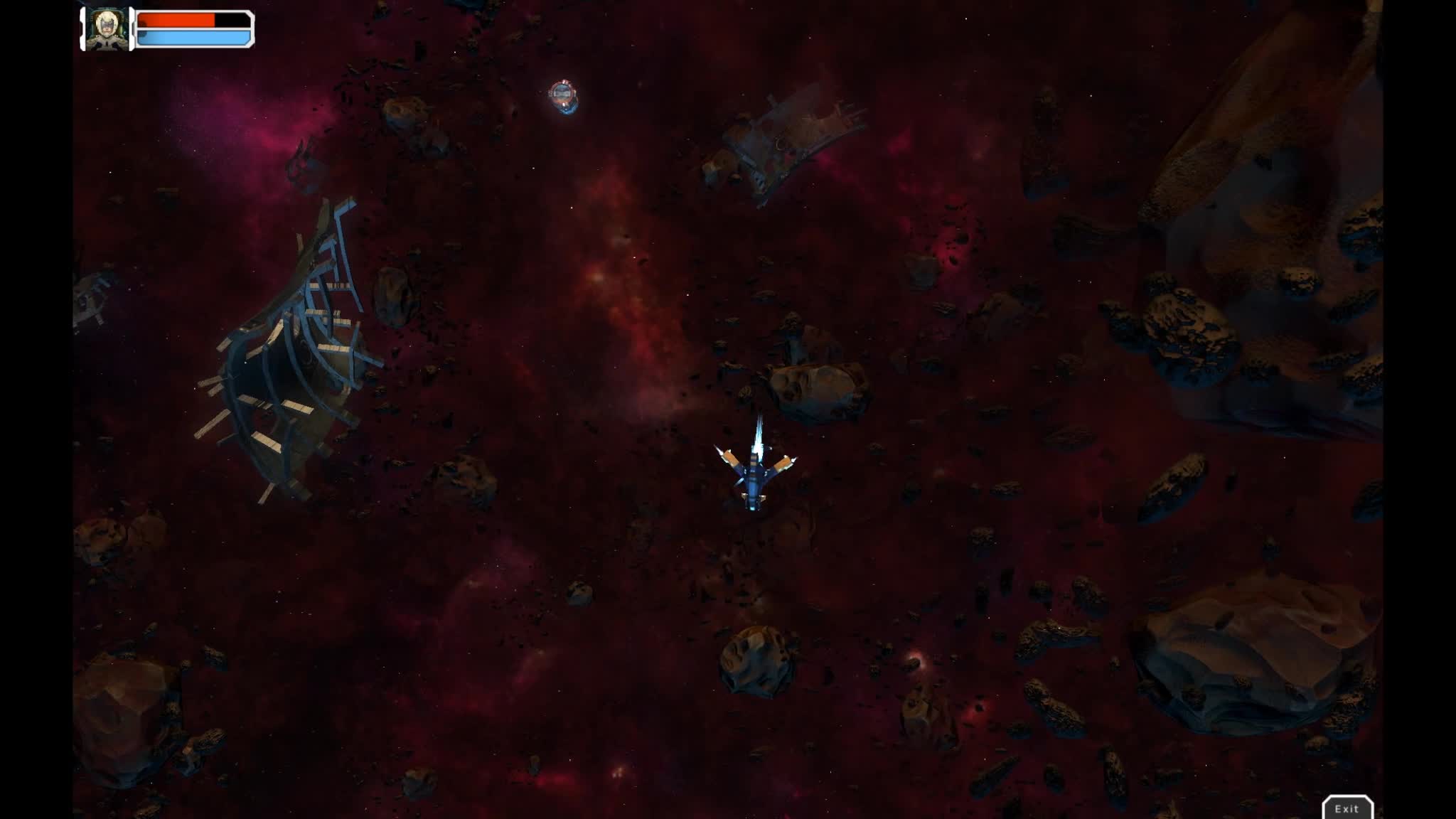
Task: Select the large derelict station on the left
Action: 299,334
